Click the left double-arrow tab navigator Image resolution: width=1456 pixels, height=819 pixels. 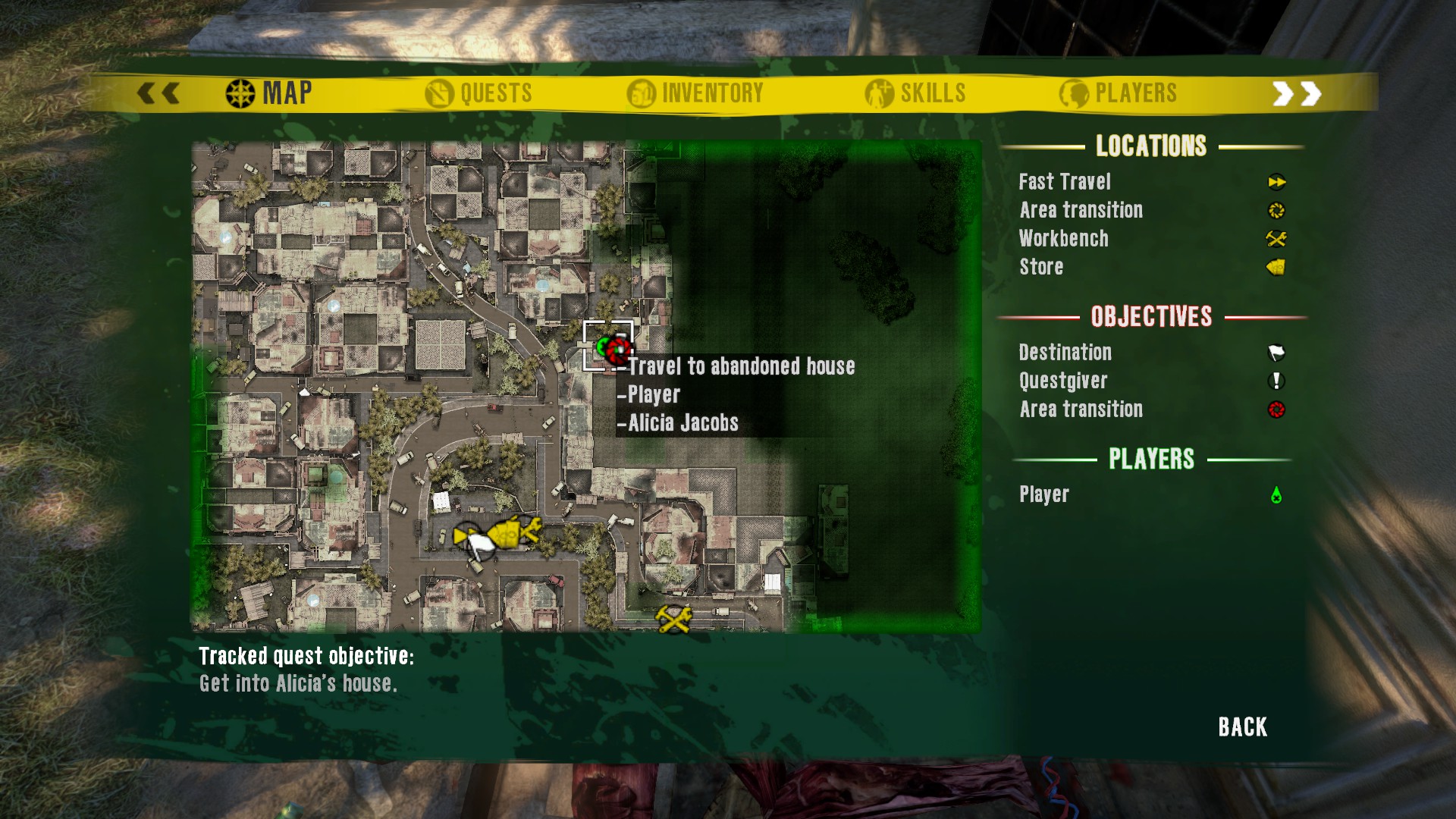158,93
